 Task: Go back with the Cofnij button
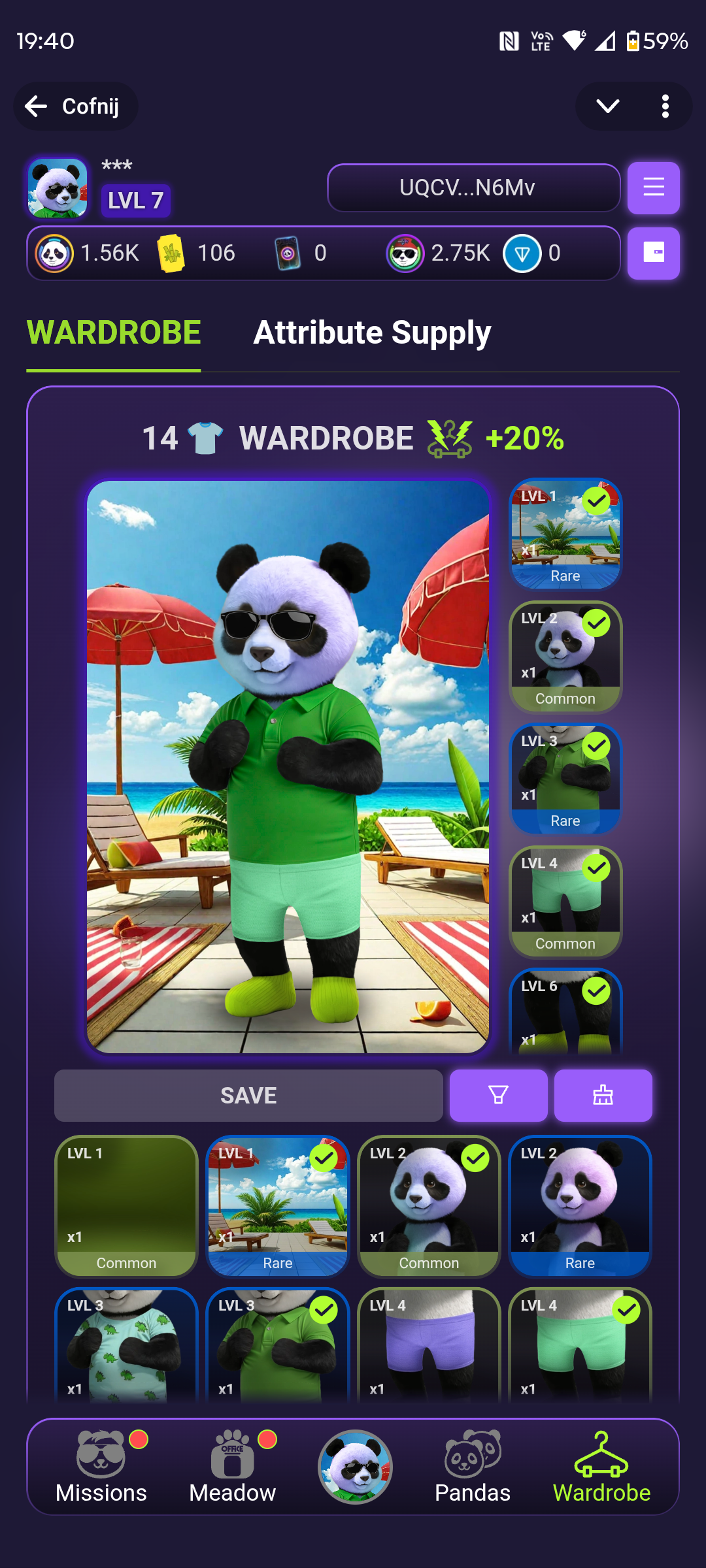click(75, 106)
